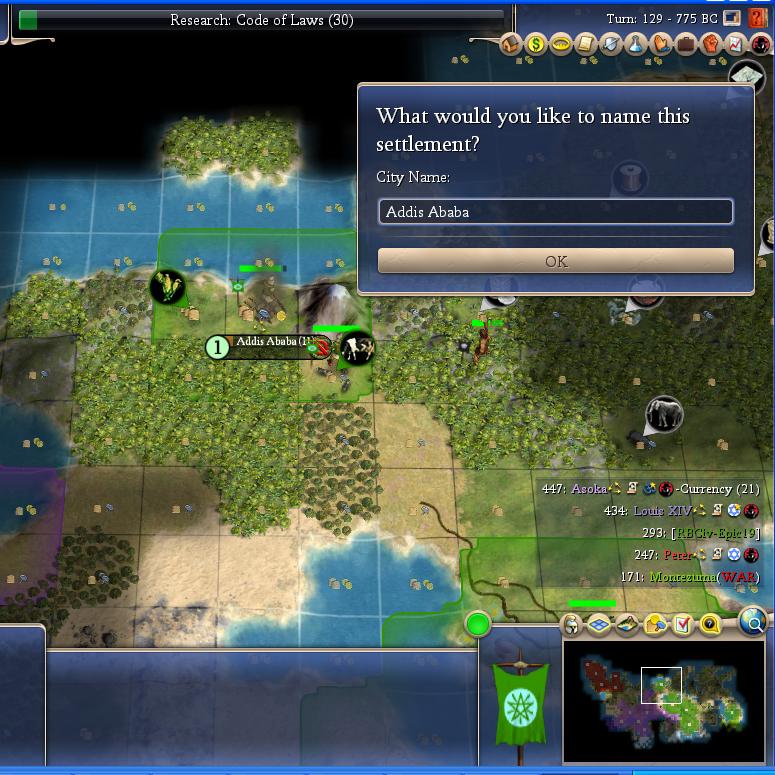The width and height of the screenshot is (775, 775).
Task: Open the foreign advisor scroll icon
Action: (586, 45)
